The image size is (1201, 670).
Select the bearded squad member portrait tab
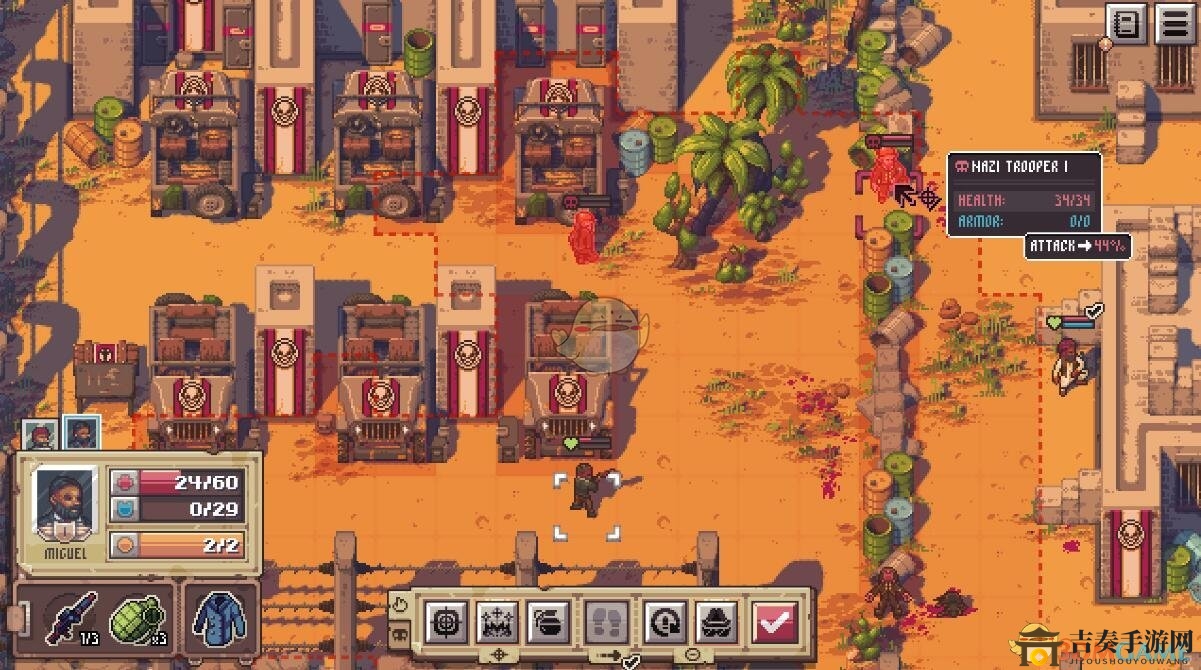tap(81, 433)
